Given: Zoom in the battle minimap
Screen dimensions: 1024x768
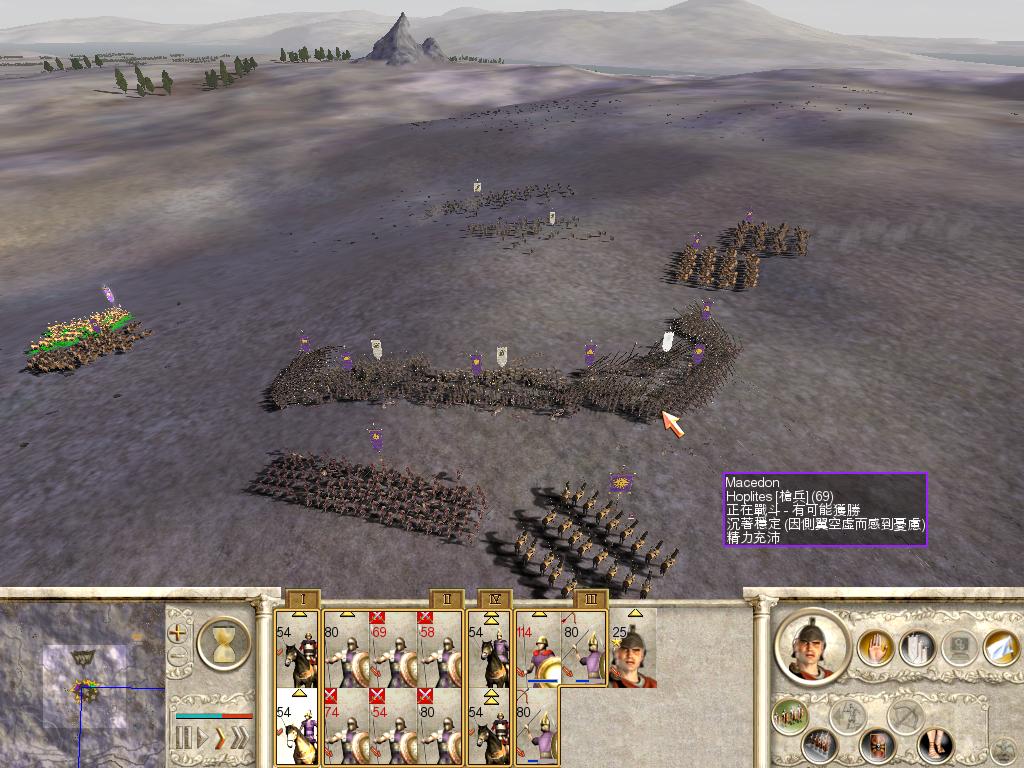Looking at the screenshot, I should tap(177, 633).
